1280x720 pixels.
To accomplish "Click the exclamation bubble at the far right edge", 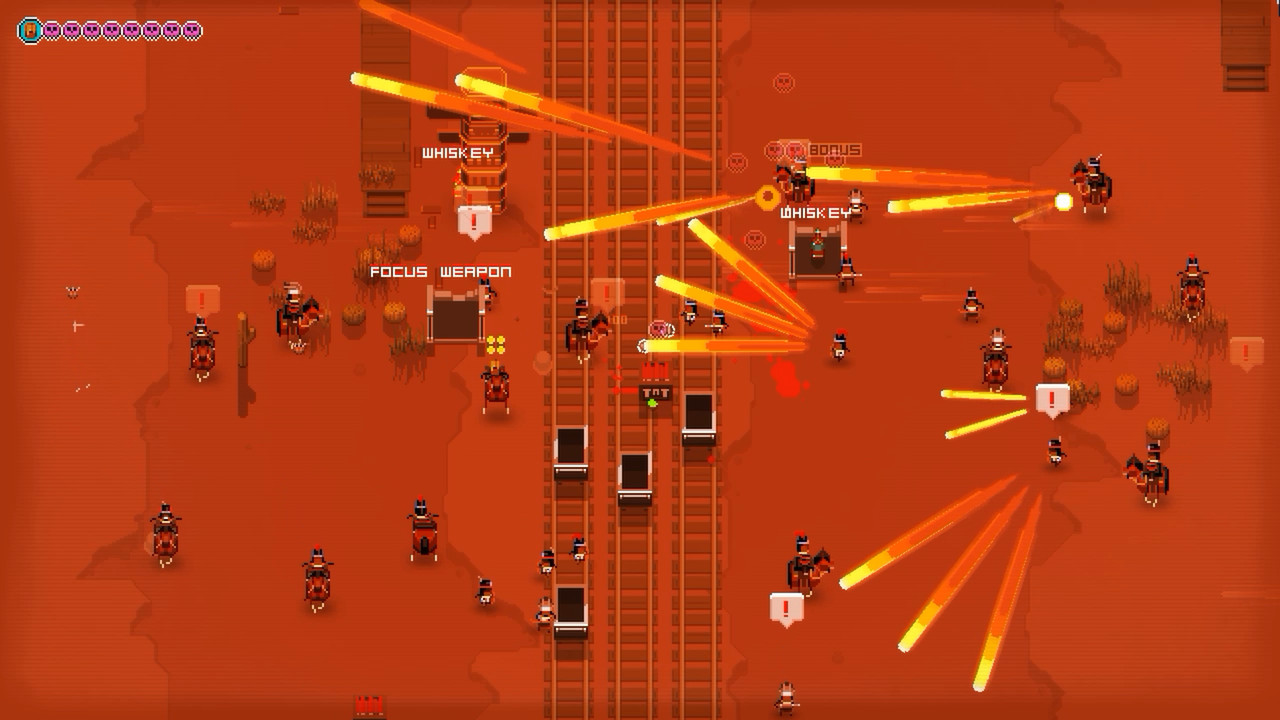I will coord(1246,352).
